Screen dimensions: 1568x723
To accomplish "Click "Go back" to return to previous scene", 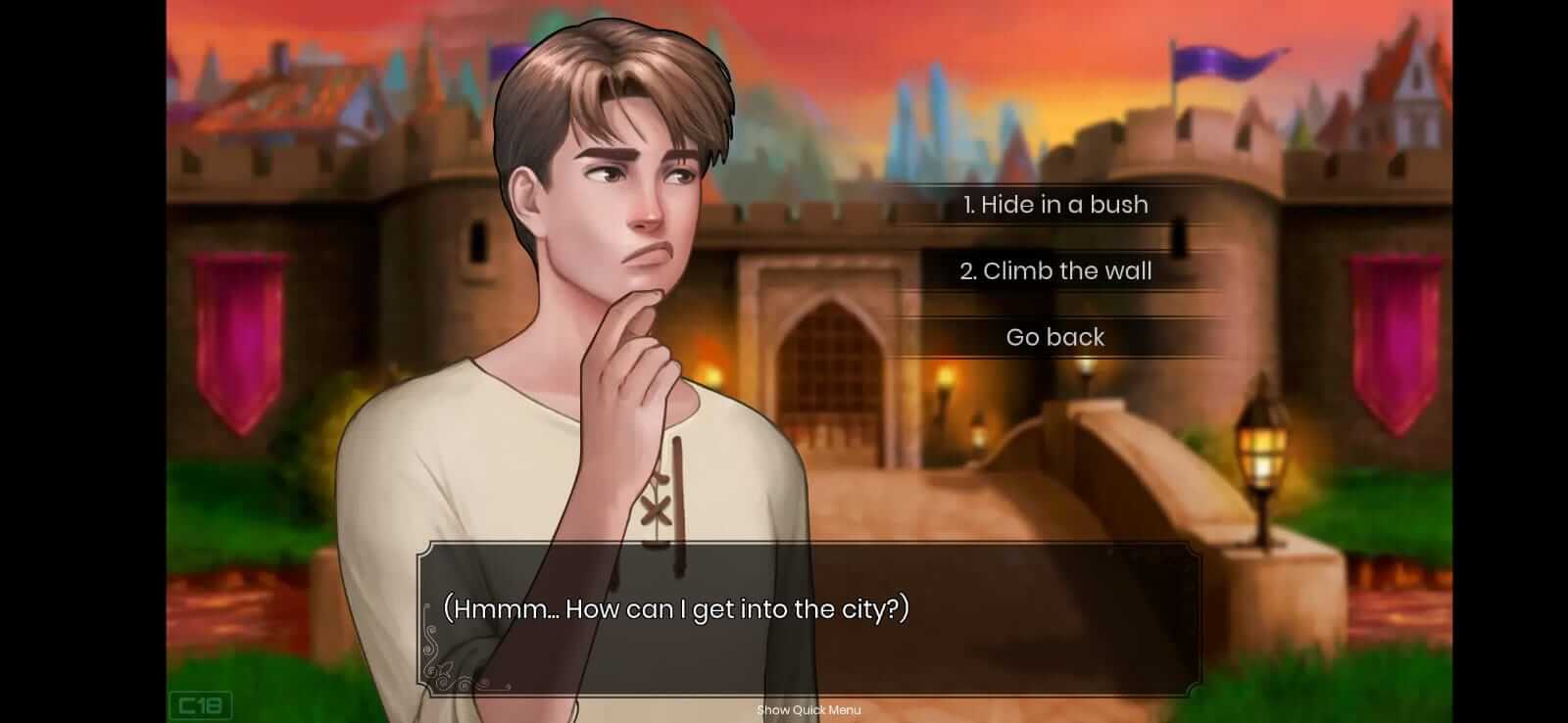I will pyautogui.click(x=1053, y=337).
